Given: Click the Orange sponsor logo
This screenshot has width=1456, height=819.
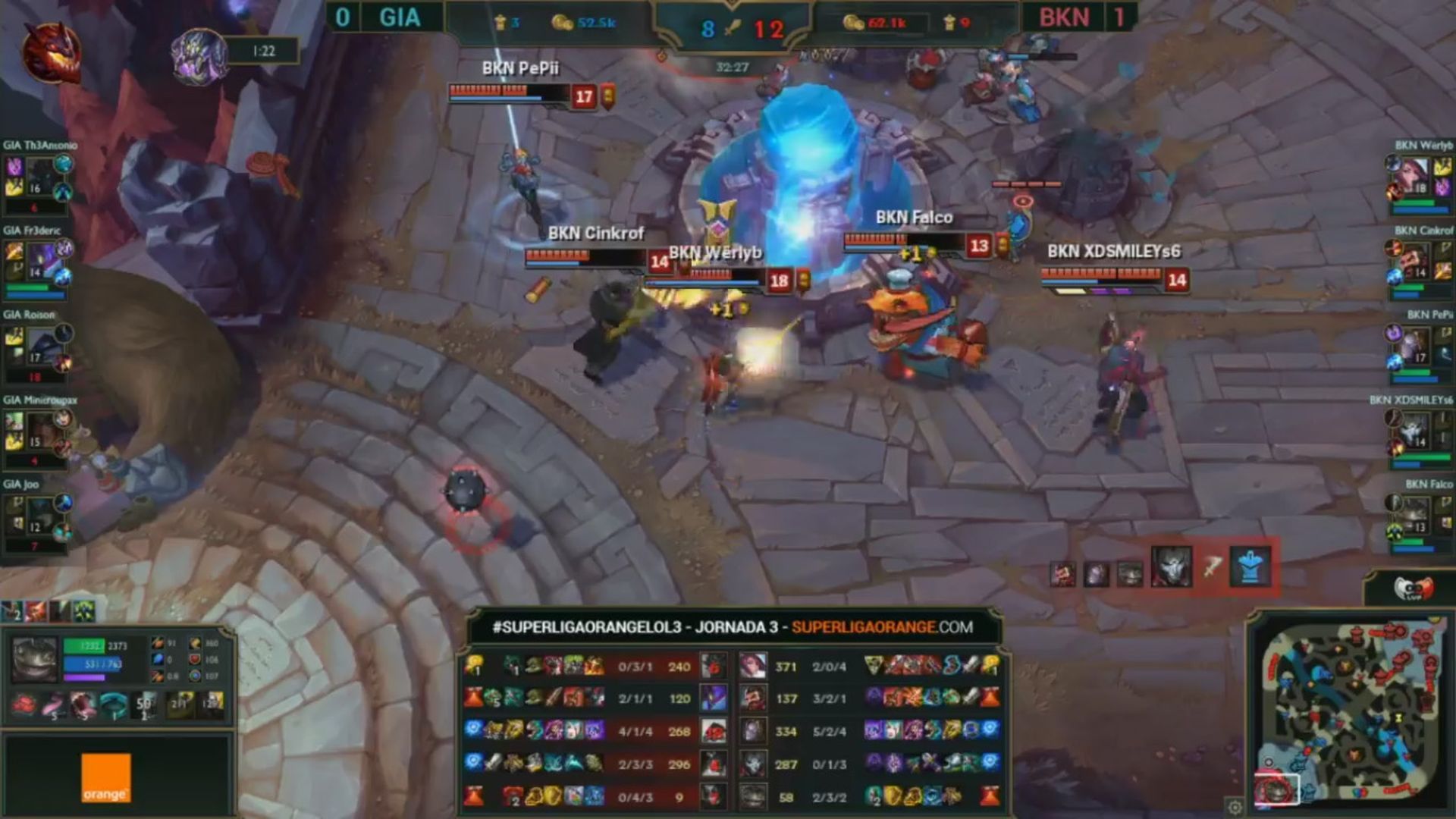Looking at the screenshot, I should click(106, 777).
